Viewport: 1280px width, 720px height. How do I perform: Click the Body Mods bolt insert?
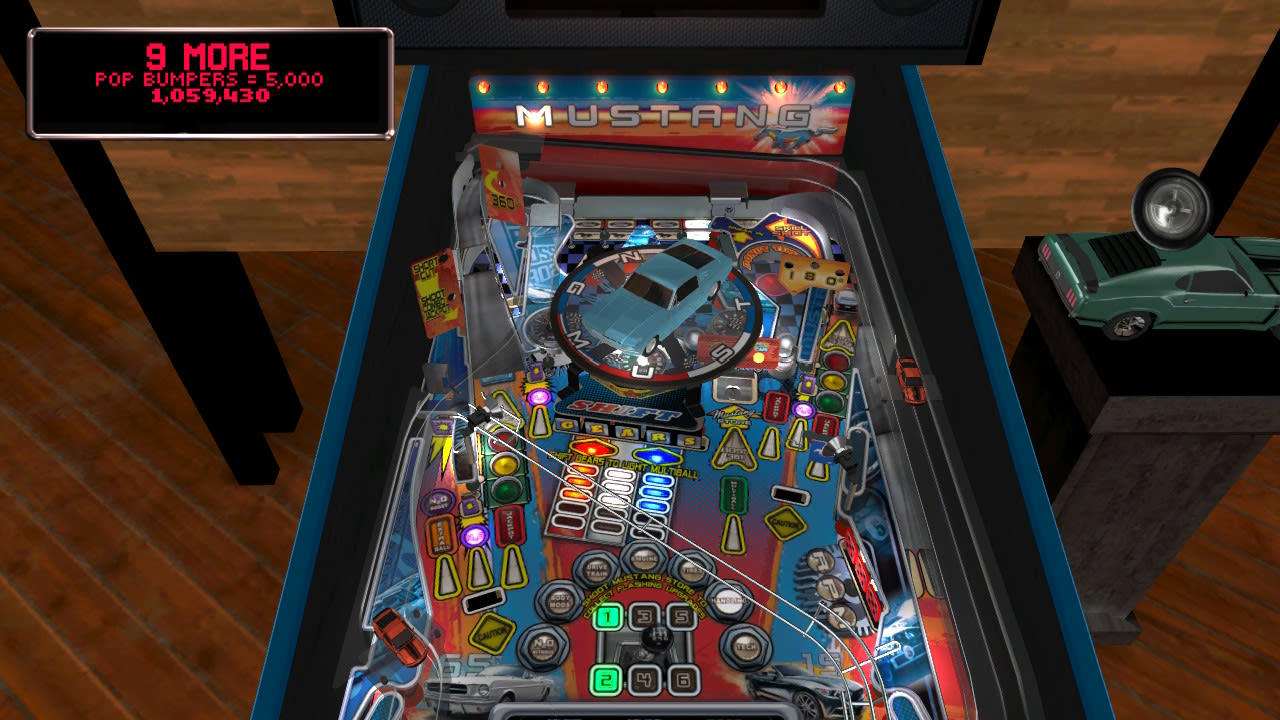(560, 598)
